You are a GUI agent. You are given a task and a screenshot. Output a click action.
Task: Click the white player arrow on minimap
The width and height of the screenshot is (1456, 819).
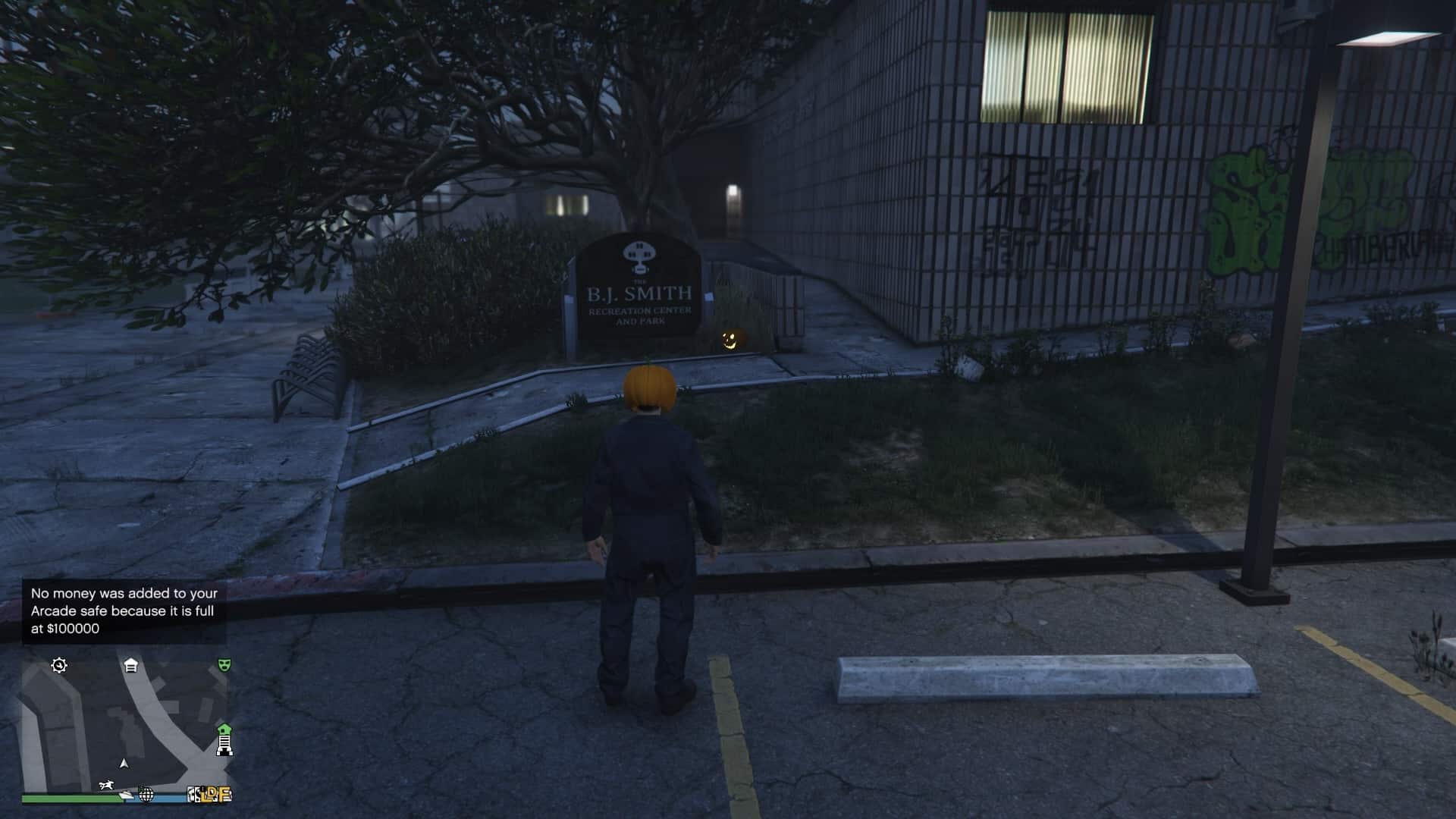(x=124, y=764)
